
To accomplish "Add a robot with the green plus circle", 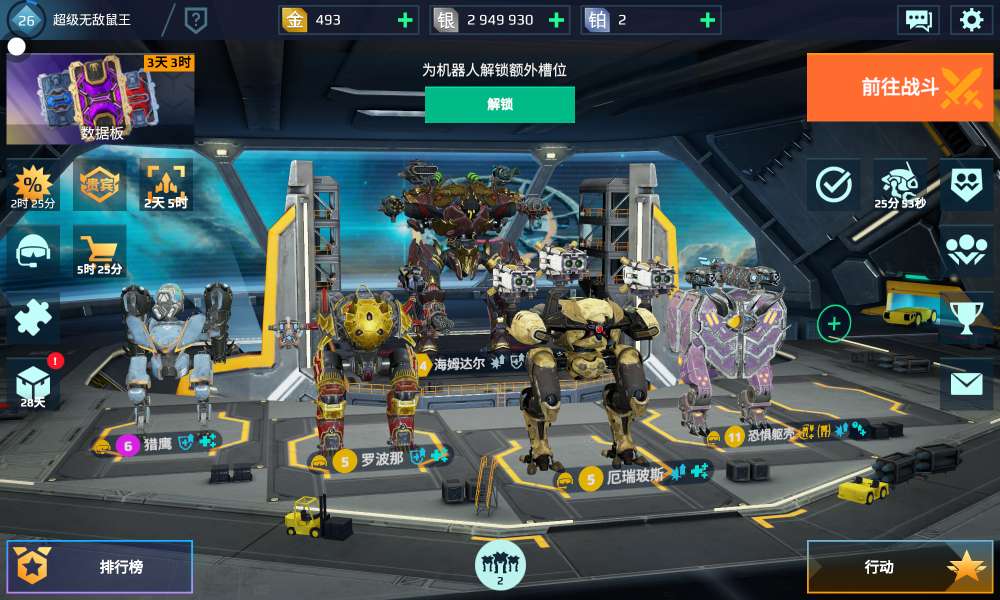I will click(834, 323).
